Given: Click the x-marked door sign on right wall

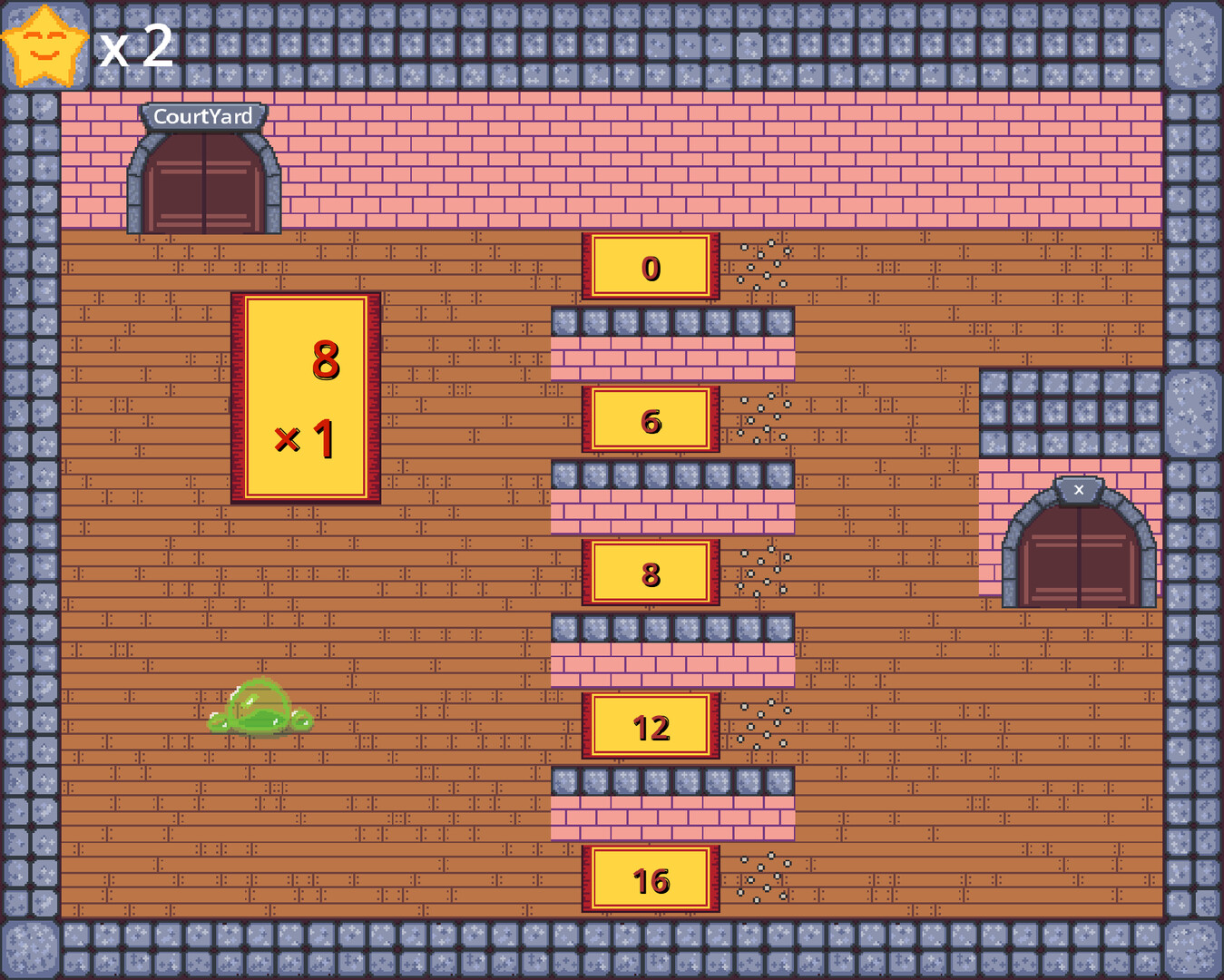Looking at the screenshot, I should [1078, 489].
